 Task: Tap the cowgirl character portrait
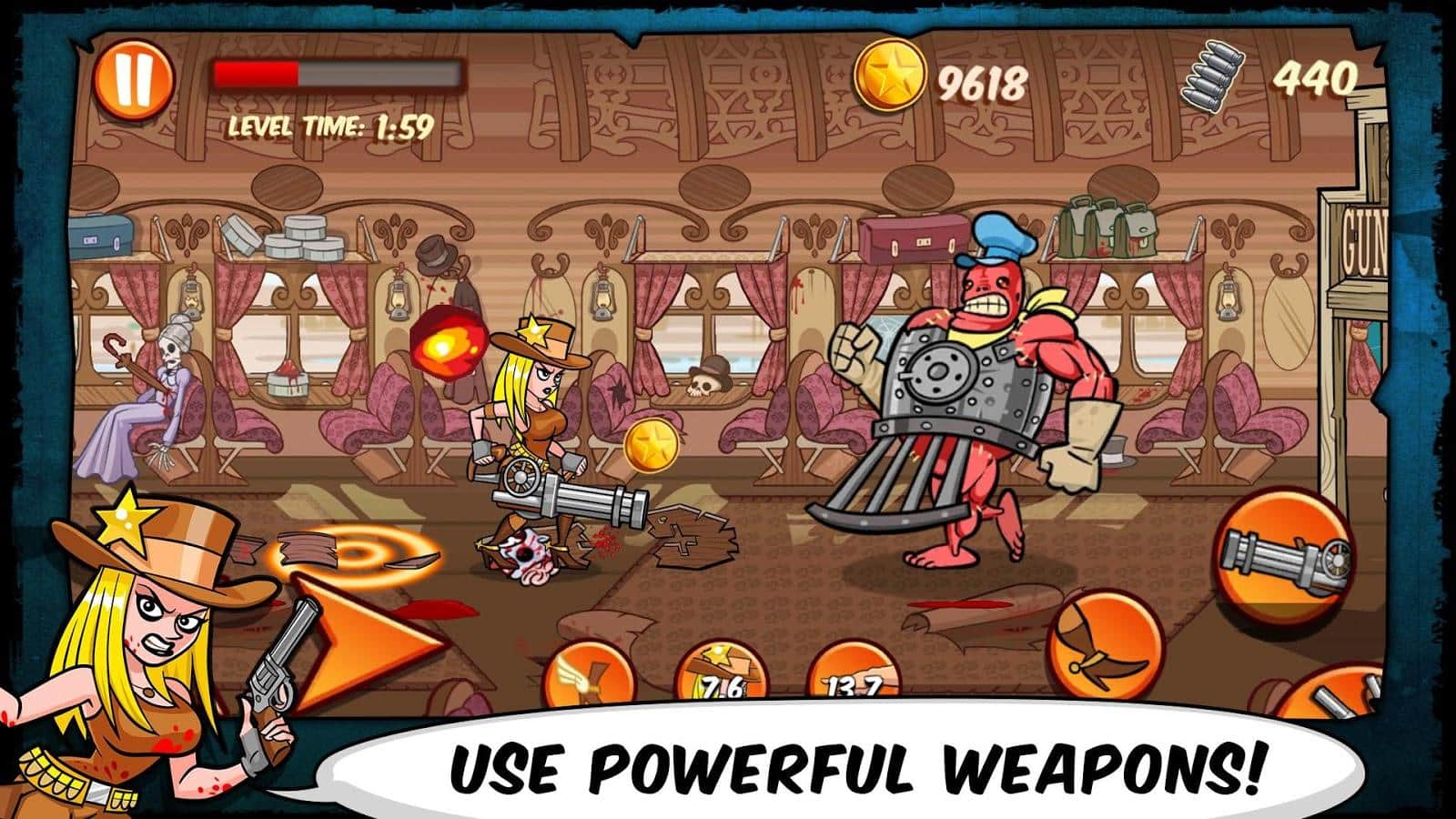pos(150,628)
